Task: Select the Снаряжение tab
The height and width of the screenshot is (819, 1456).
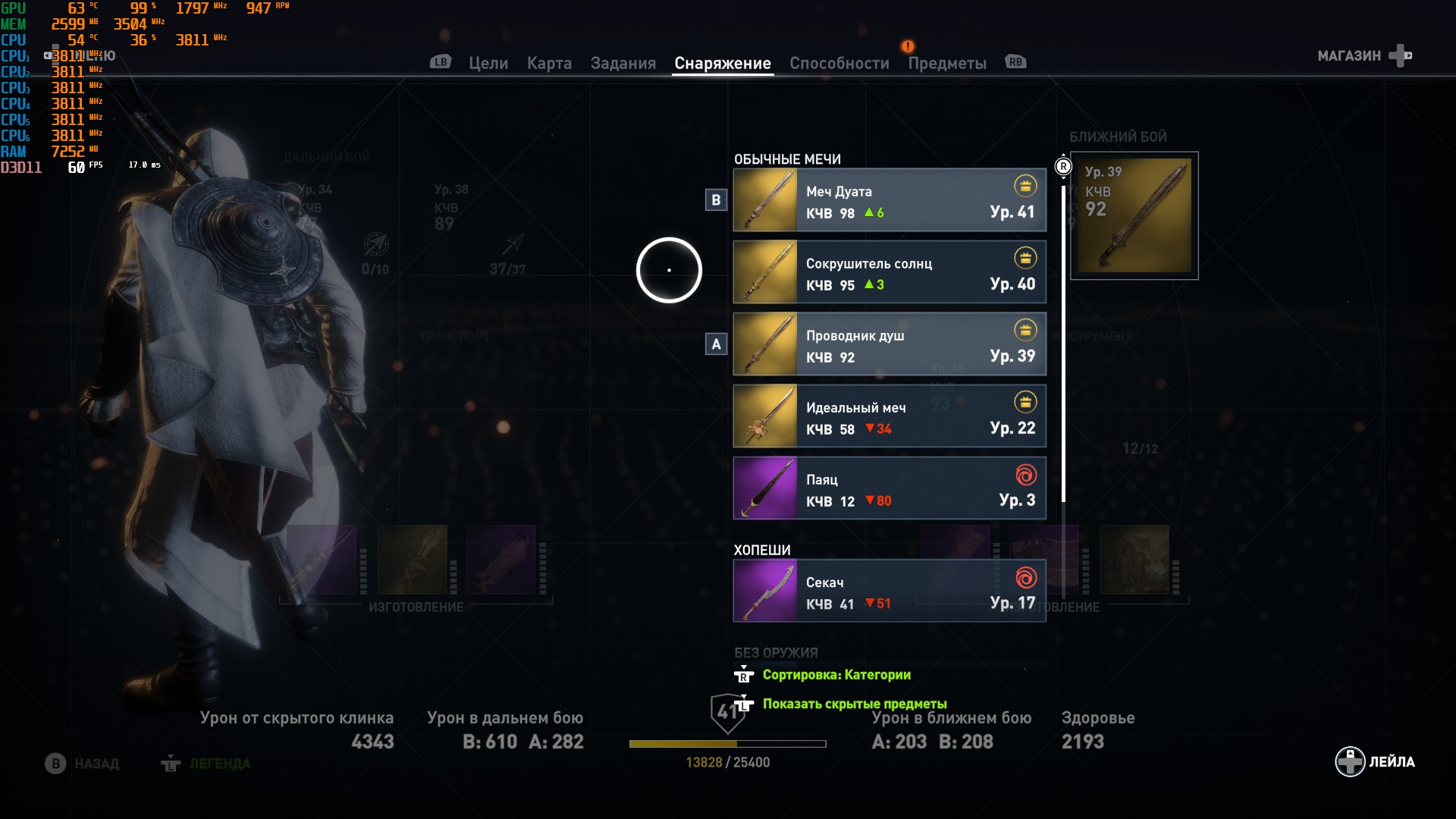Action: (x=722, y=63)
